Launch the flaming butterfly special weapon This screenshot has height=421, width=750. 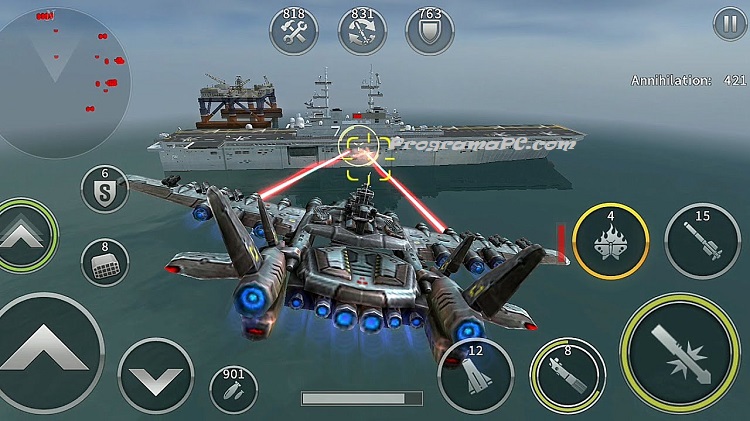610,241
